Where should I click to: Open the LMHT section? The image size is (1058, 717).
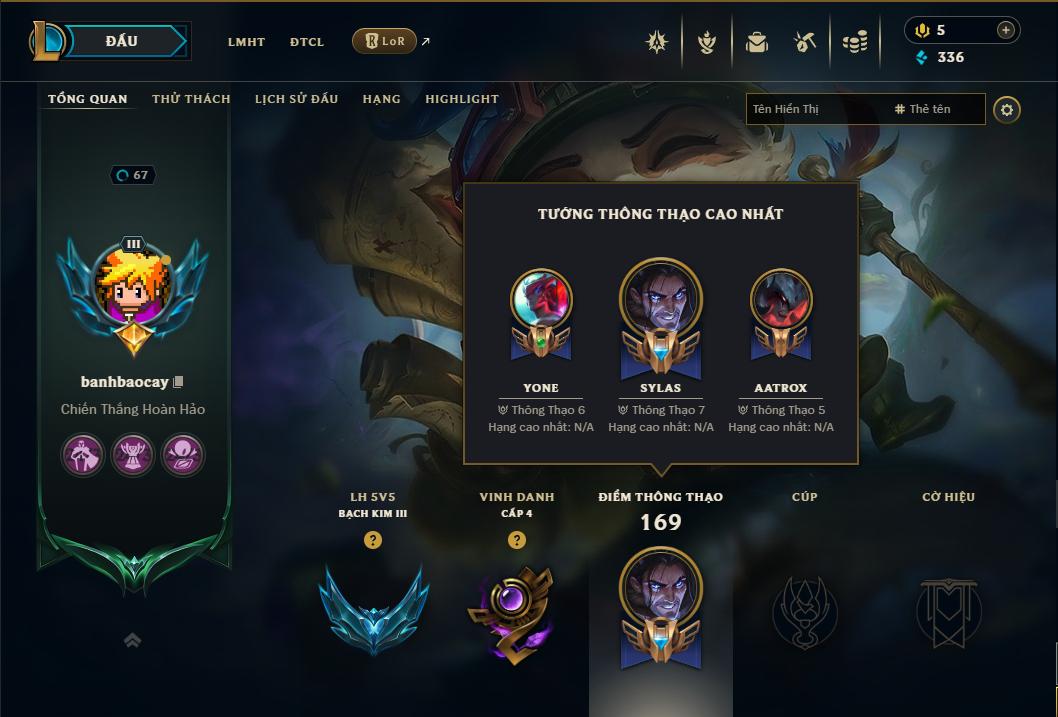point(246,42)
